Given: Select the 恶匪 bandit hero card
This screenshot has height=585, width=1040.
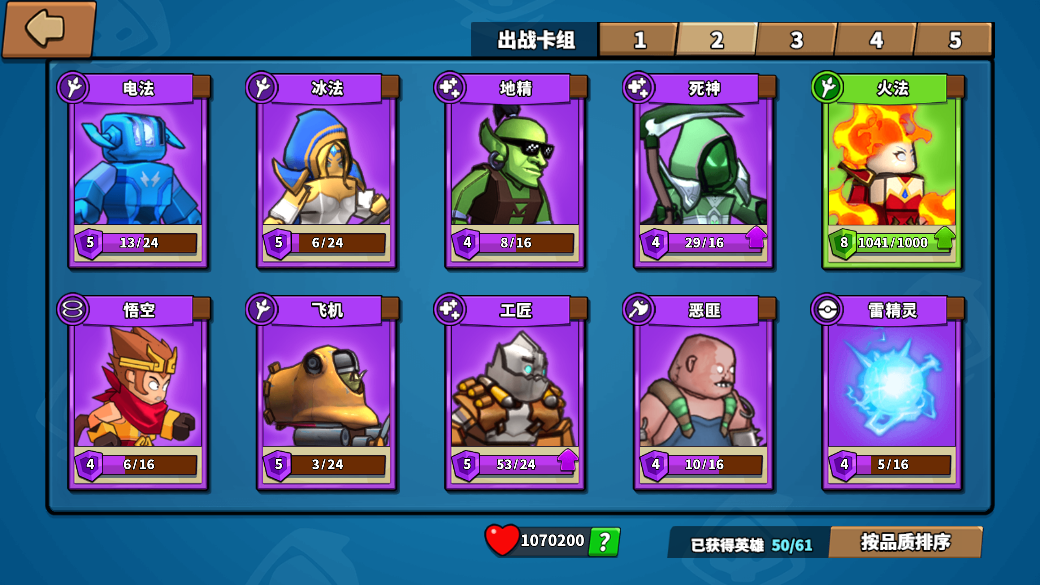Looking at the screenshot, I should coord(704,392).
